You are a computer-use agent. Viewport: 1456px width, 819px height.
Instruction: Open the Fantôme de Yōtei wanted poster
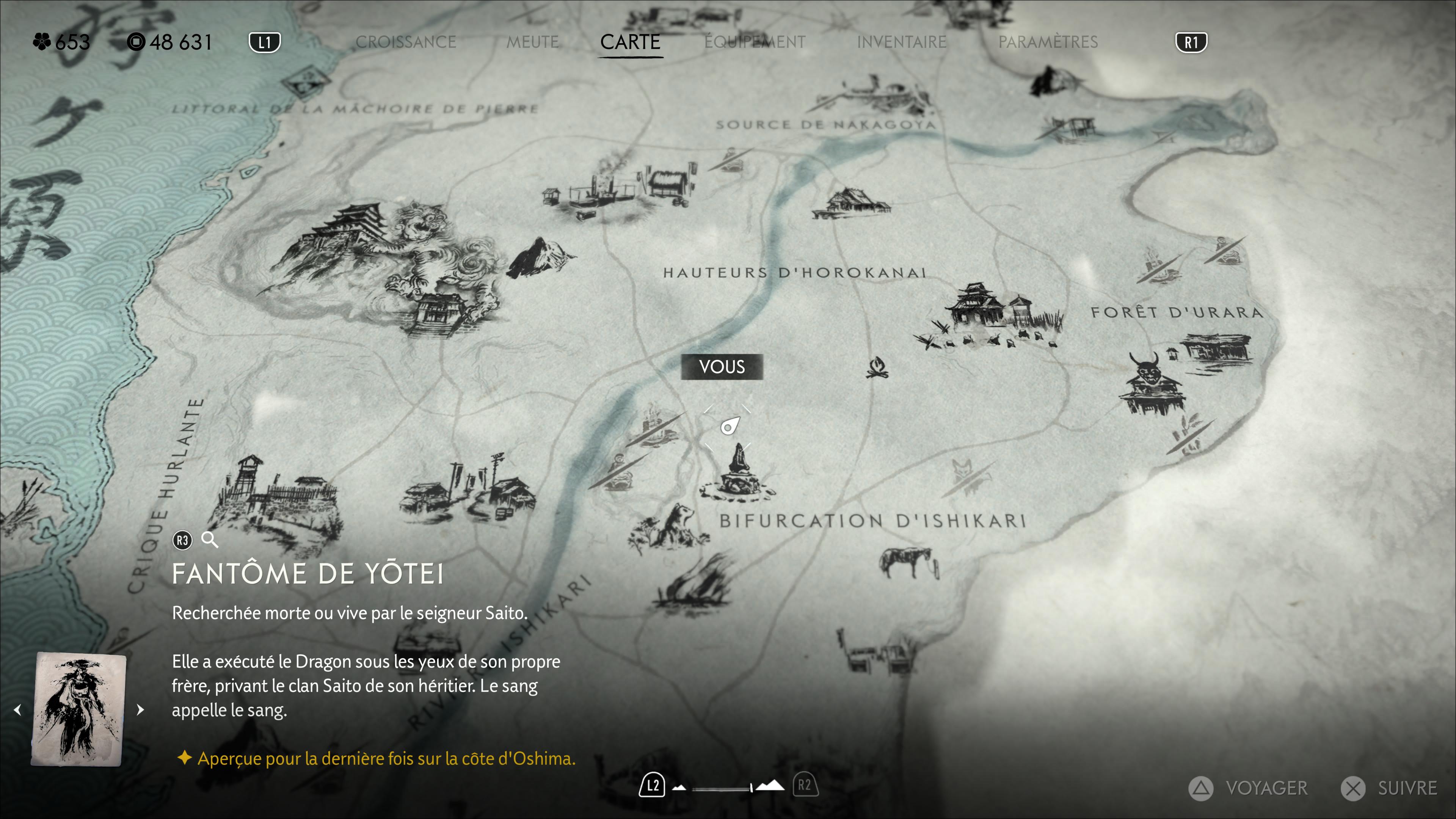pos(79,709)
